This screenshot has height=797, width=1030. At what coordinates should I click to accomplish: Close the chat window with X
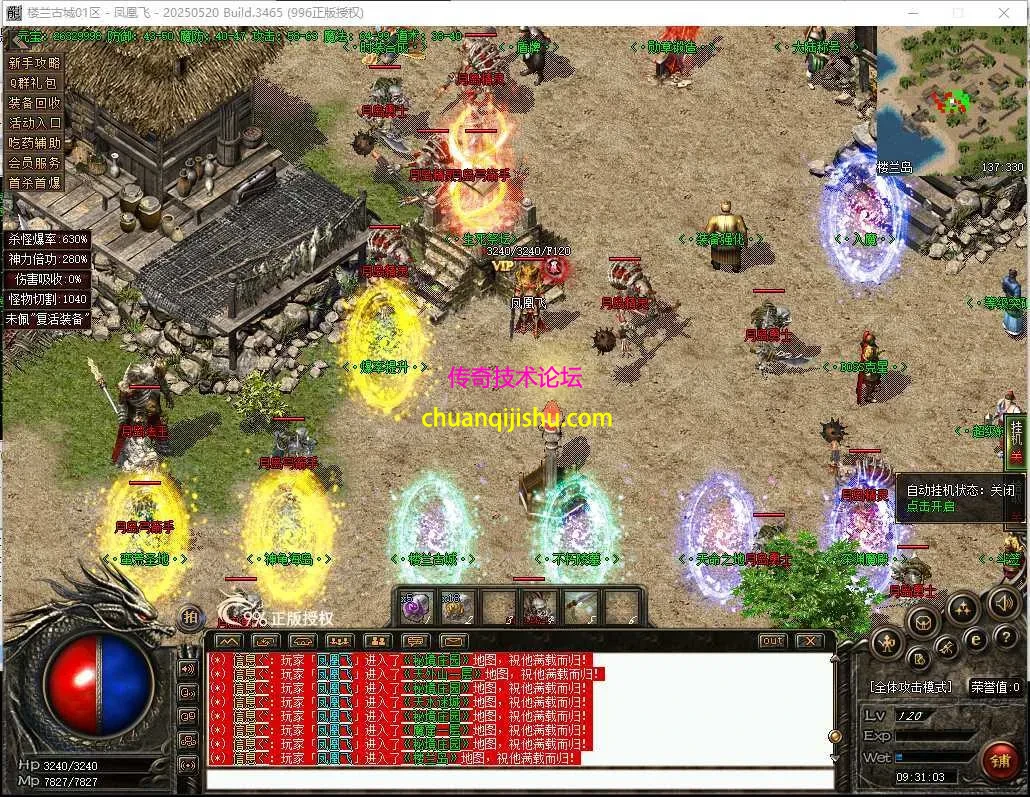click(x=809, y=641)
